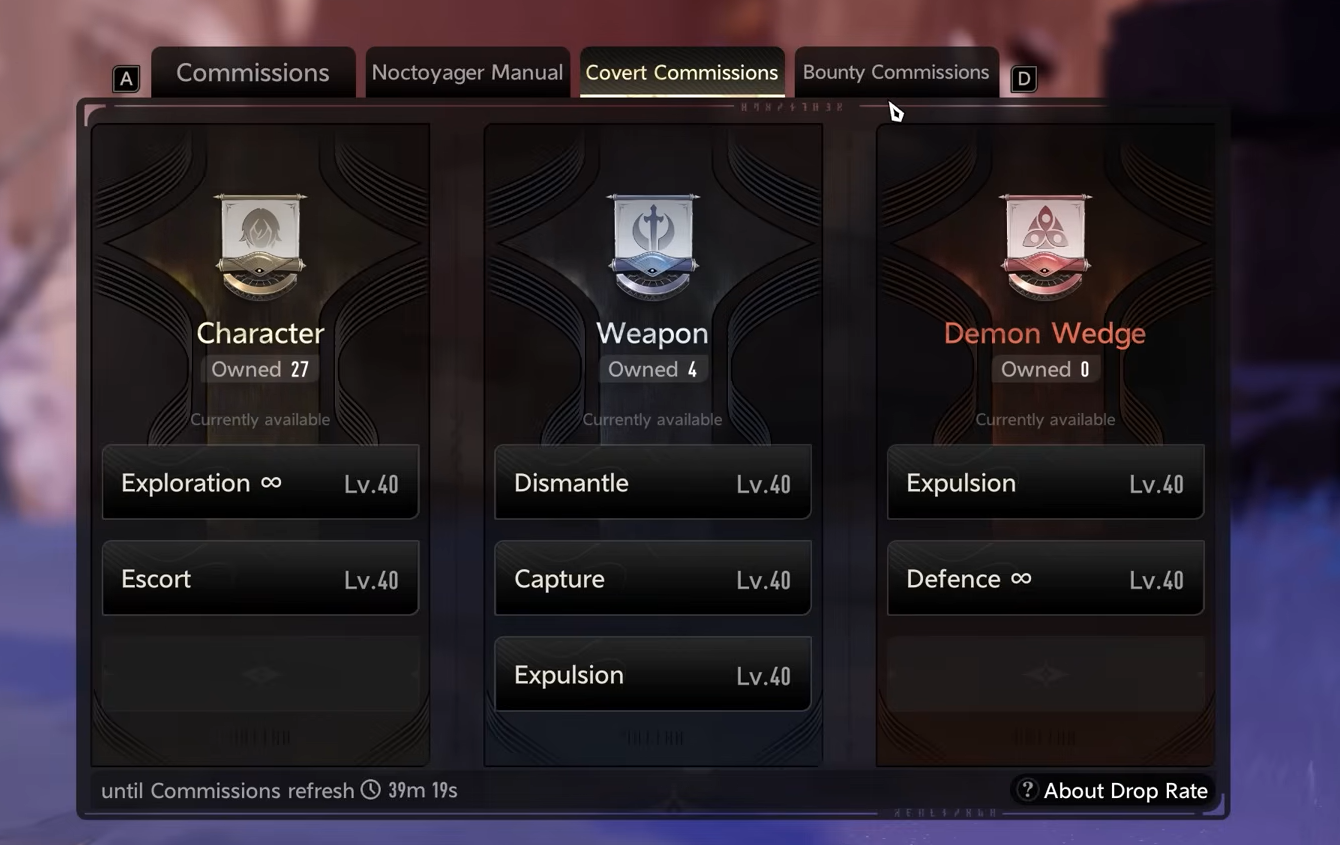Choose the Dismantle commission under Weapon
This screenshot has width=1340, height=845.
[x=652, y=482]
